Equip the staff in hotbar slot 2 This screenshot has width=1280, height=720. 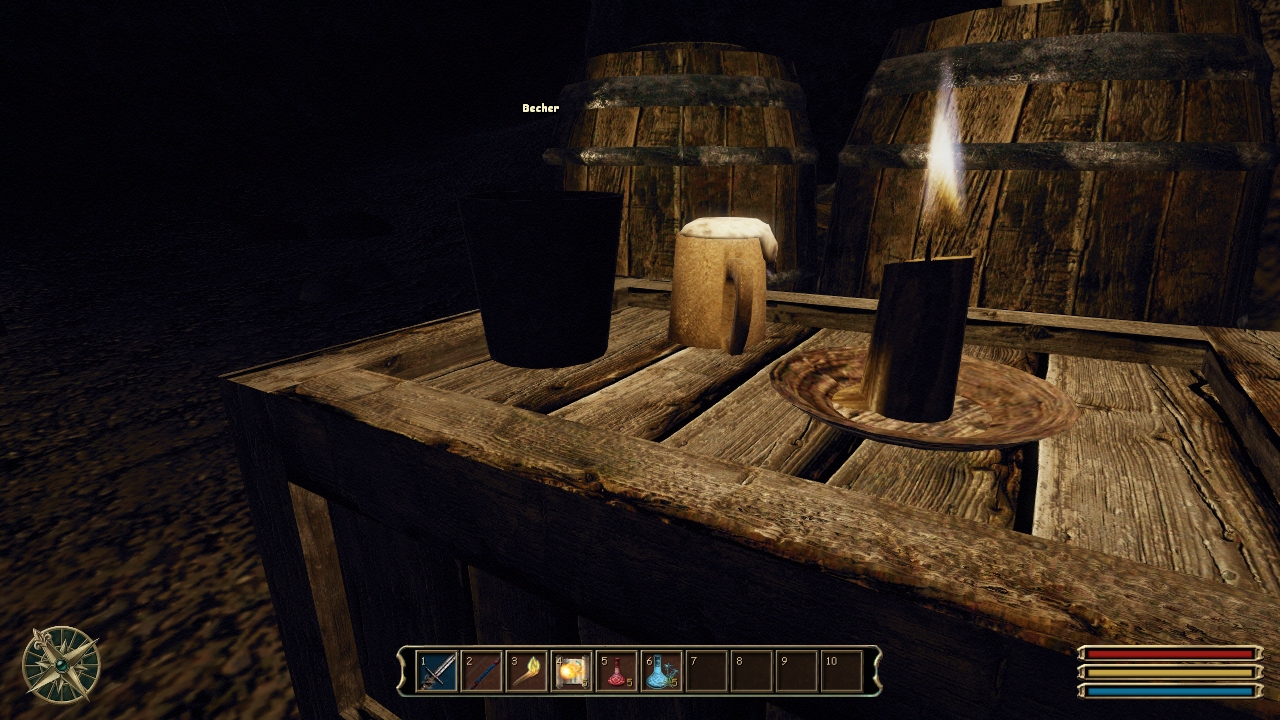pyautogui.click(x=482, y=672)
